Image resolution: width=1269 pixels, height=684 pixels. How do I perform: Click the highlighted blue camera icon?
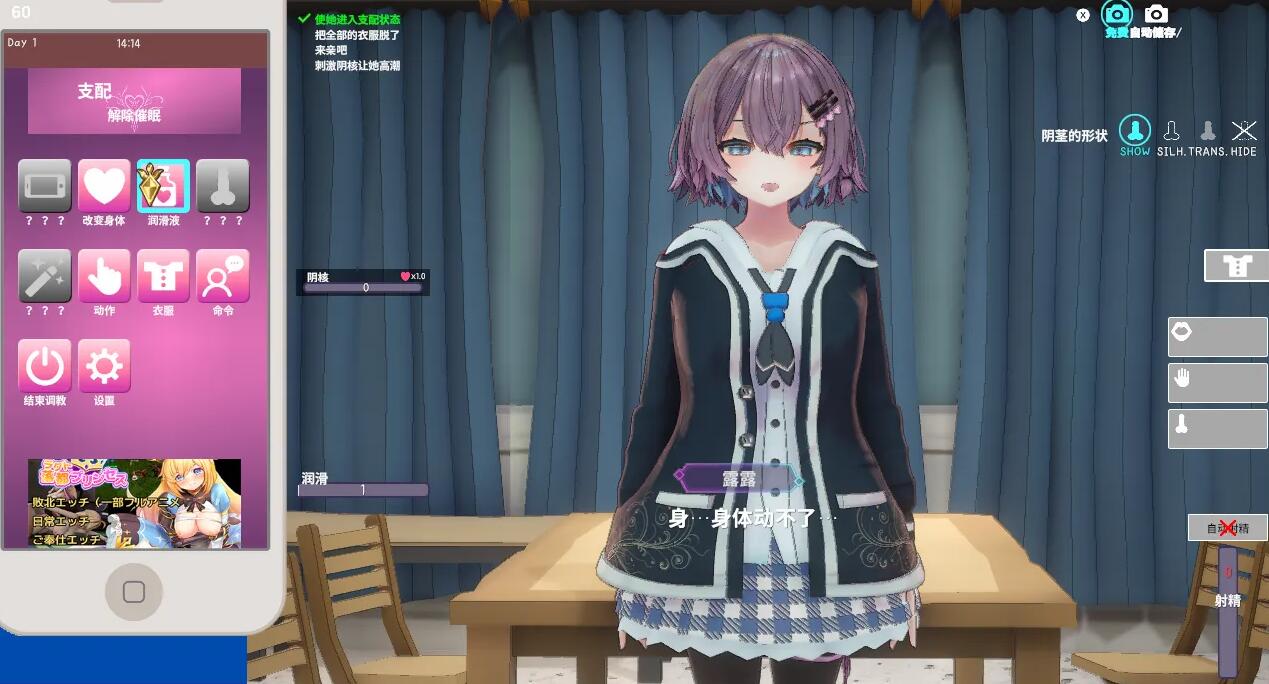[1116, 14]
